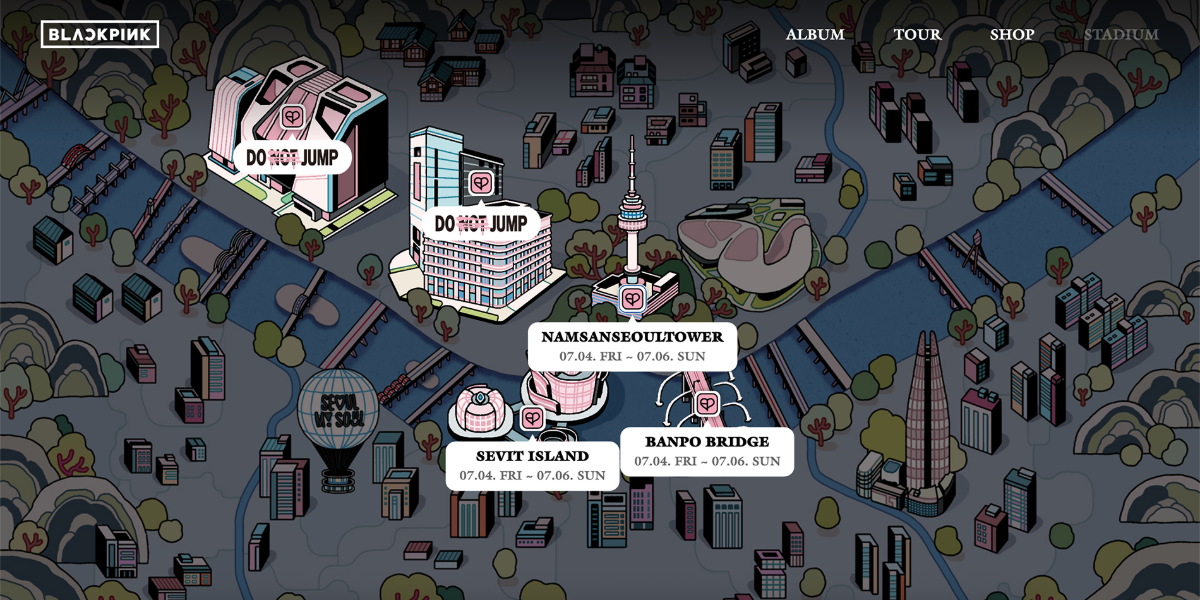Click the BLACKPINK logo
Viewport: 1200px width, 600px height.
coord(100,34)
